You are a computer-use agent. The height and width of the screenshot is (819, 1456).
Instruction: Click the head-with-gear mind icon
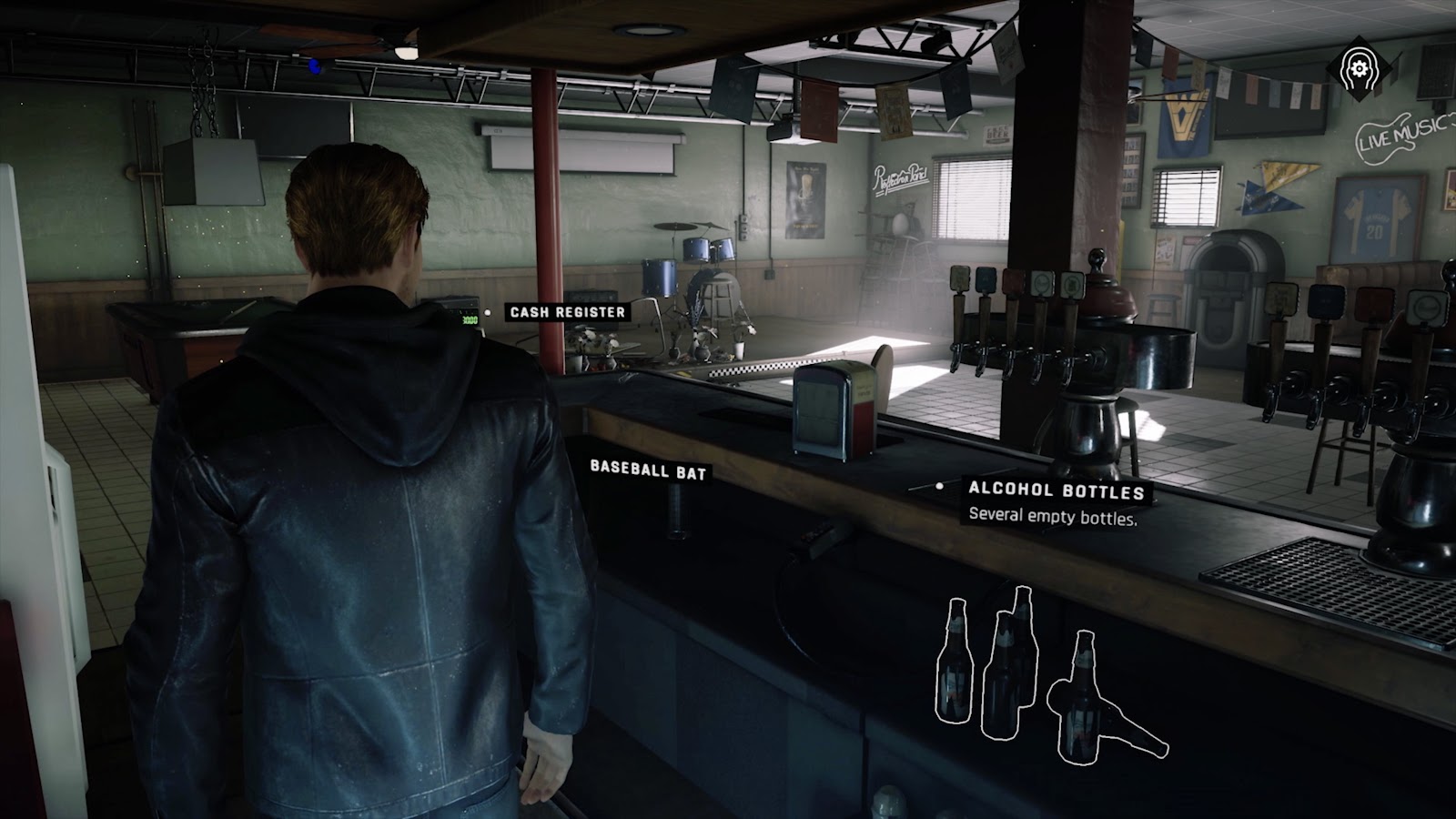1375,68
